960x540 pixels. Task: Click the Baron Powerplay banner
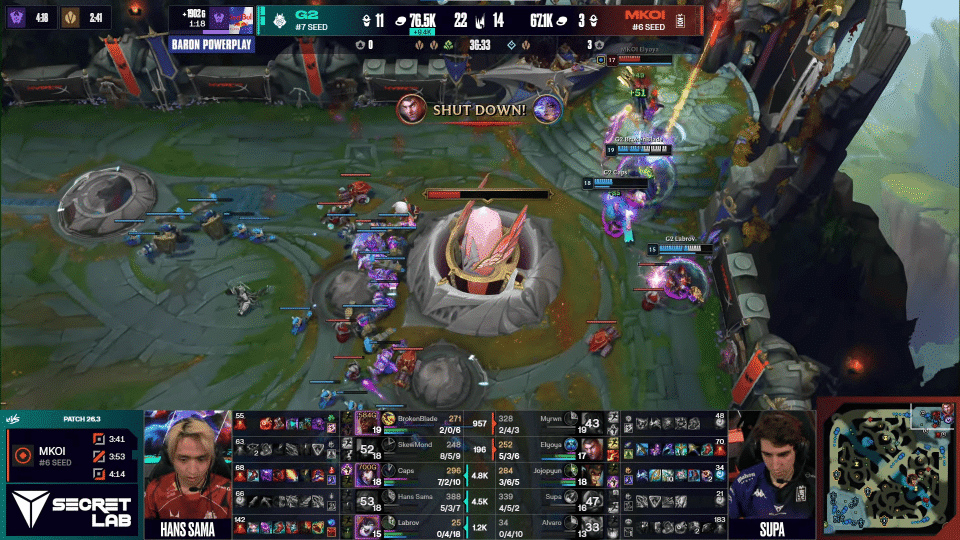coord(212,44)
